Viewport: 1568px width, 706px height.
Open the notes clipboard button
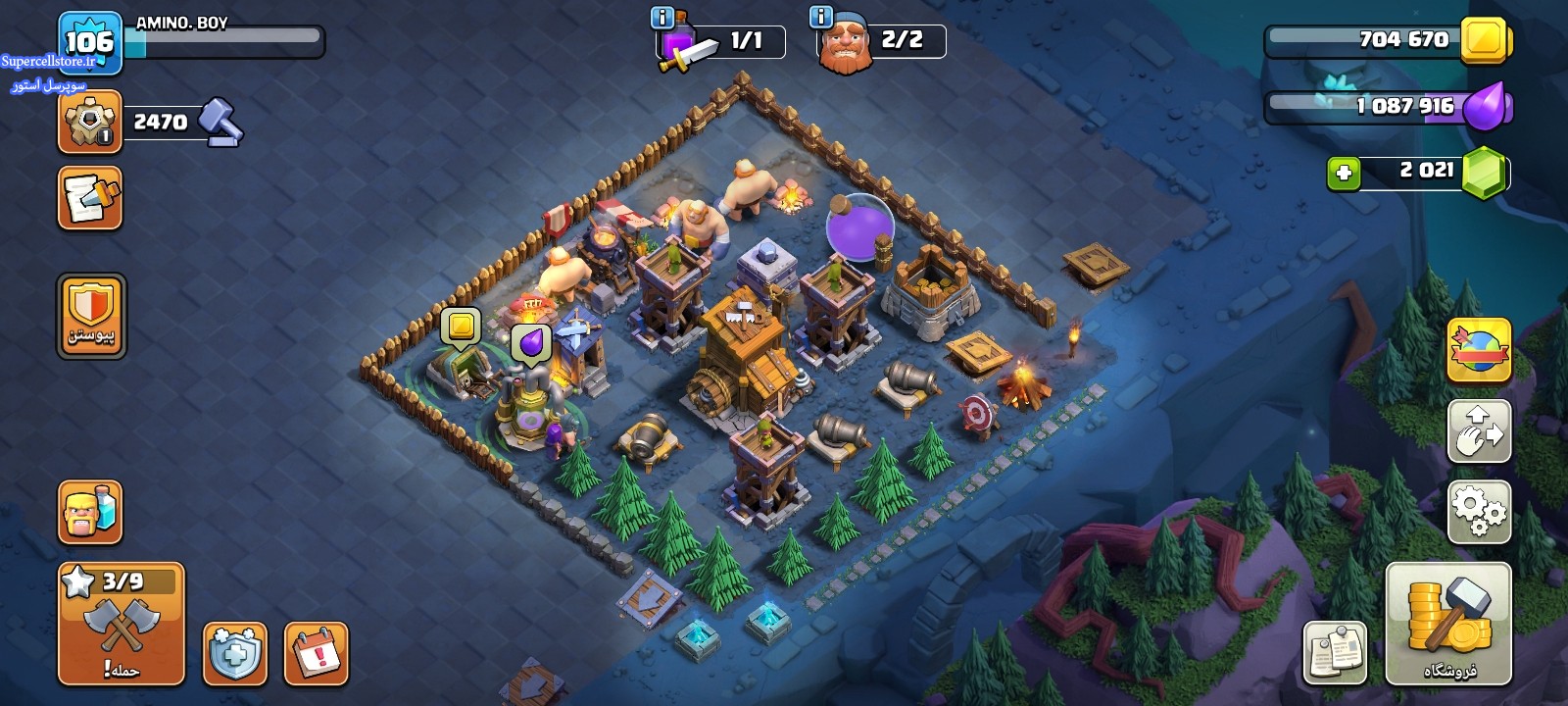(x=1335, y=652)
